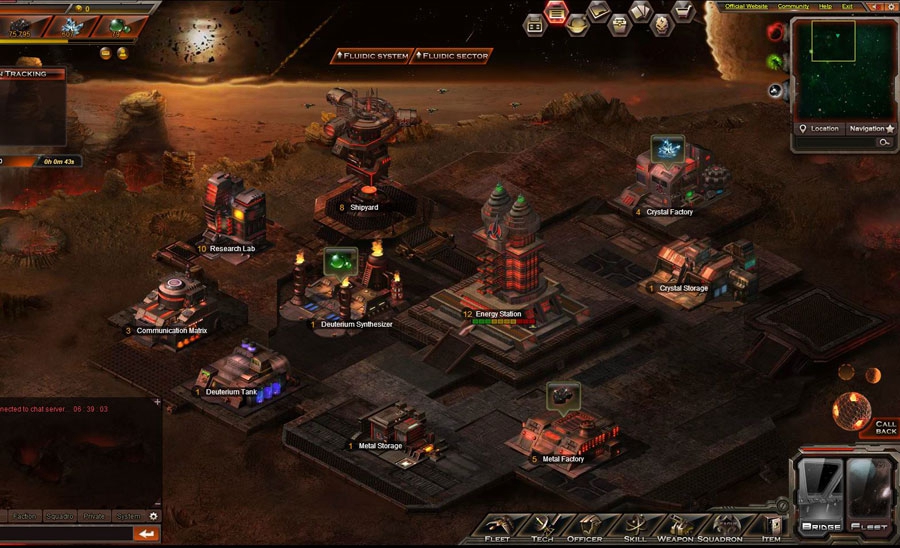Open Navigation under the minimap
Viewport: 900px width, 548px height.
[867, 128]
